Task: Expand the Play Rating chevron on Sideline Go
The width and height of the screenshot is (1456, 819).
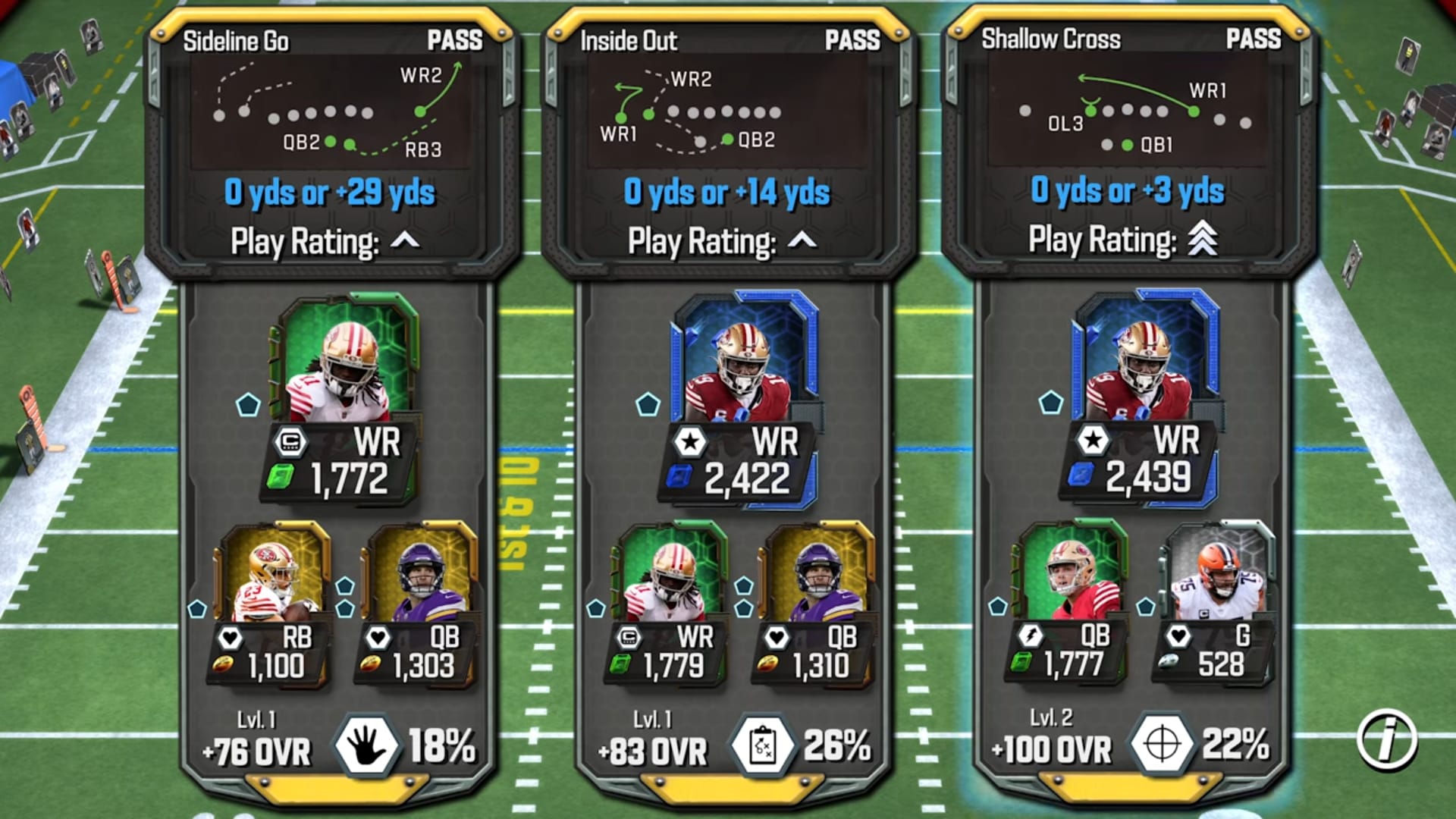Action: tap(405, 240)
